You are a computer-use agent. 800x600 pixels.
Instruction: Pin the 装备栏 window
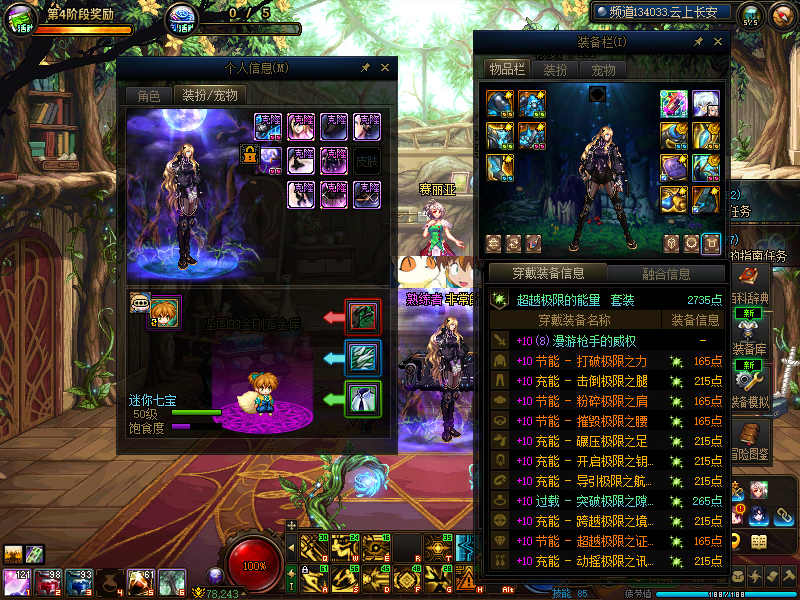tap(698, 42)
